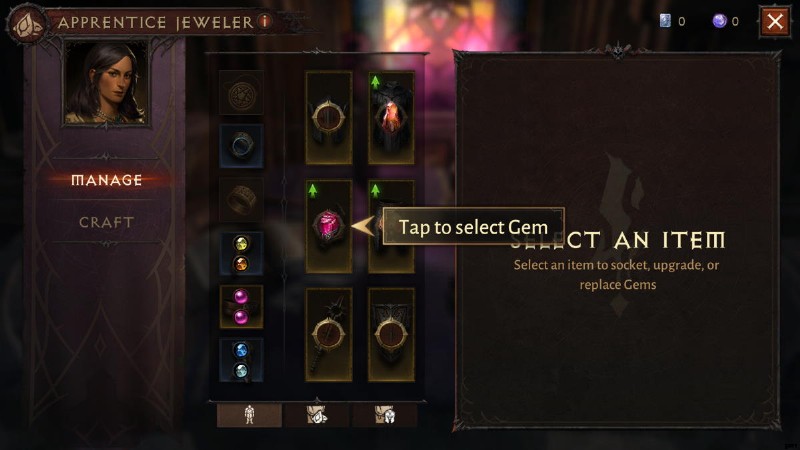The height and width of the screenshot is (450, 800).
Task: Select the two blue gems slot
Action: click(x=241, y=359)
